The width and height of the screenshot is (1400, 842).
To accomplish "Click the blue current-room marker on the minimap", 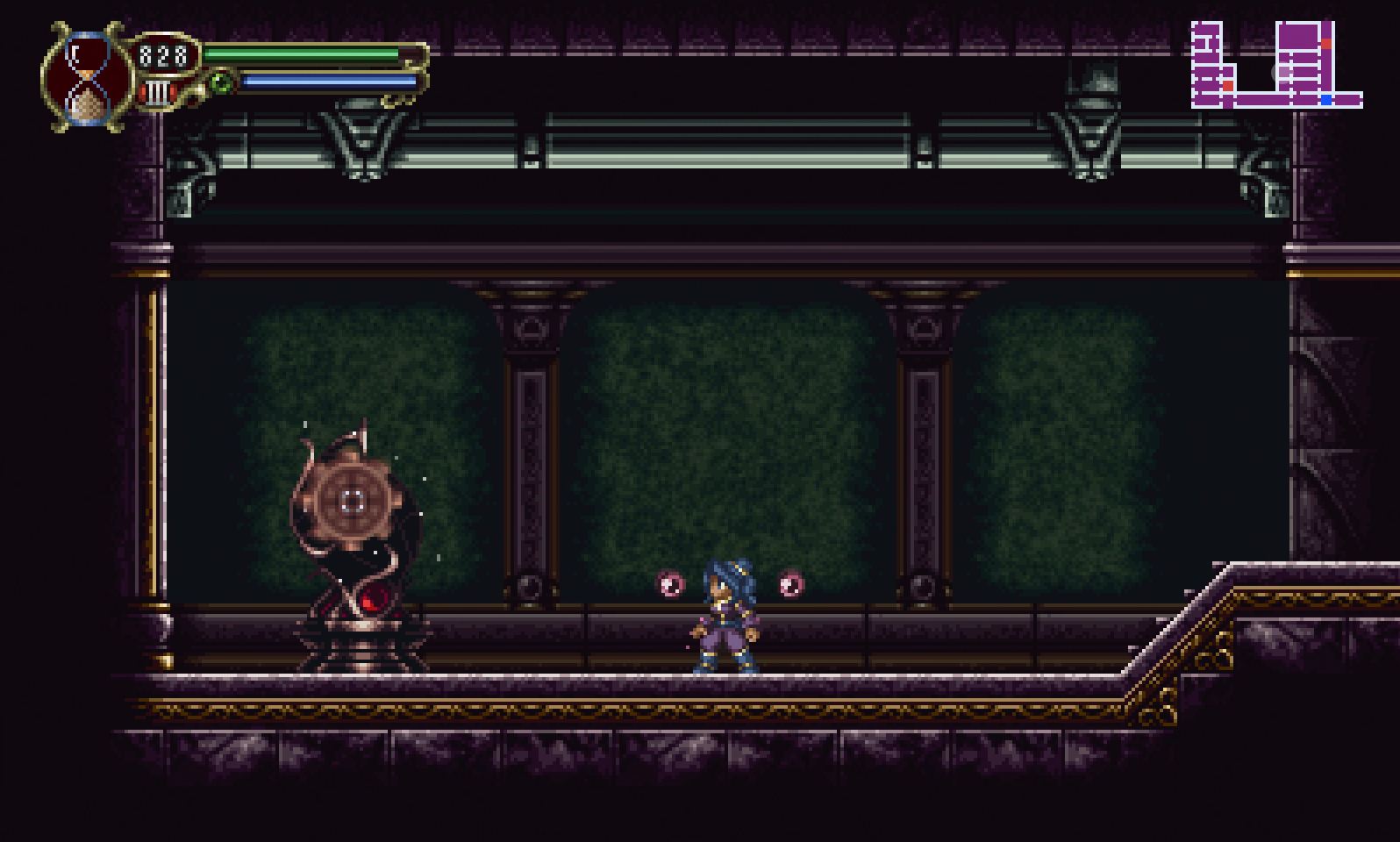I will (1326, 100).
